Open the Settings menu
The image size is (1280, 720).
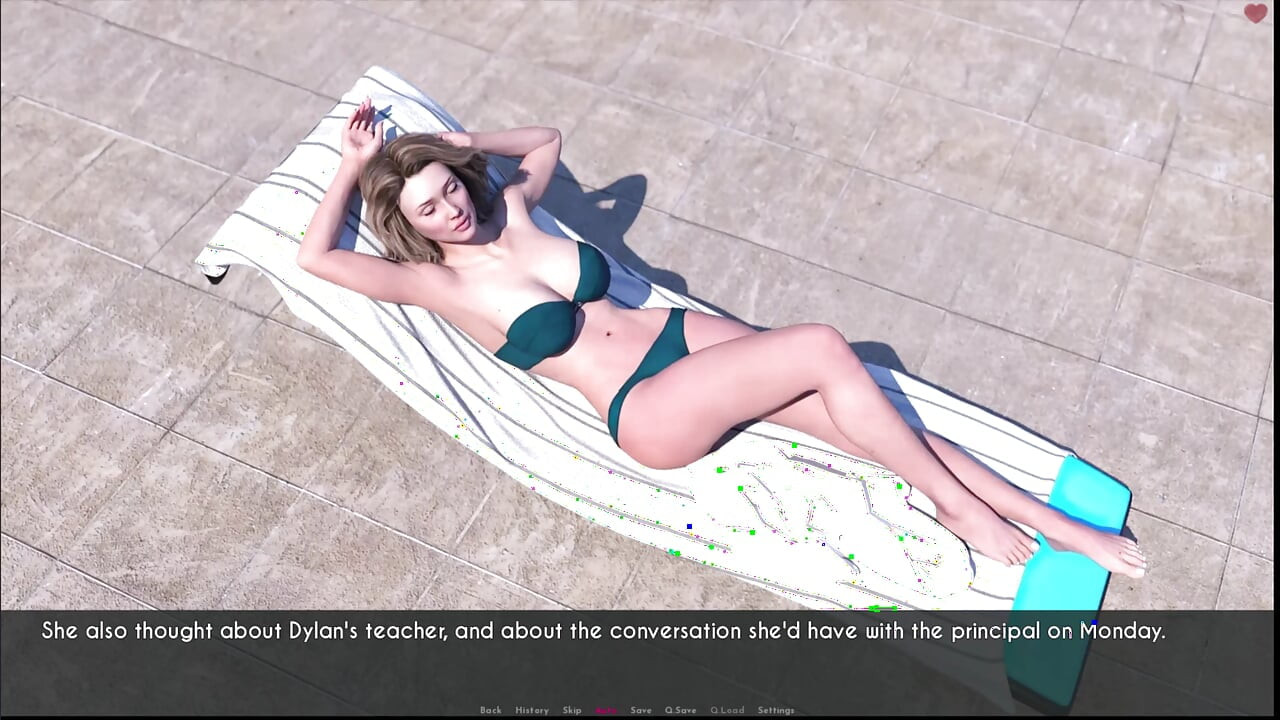(777, 710)
